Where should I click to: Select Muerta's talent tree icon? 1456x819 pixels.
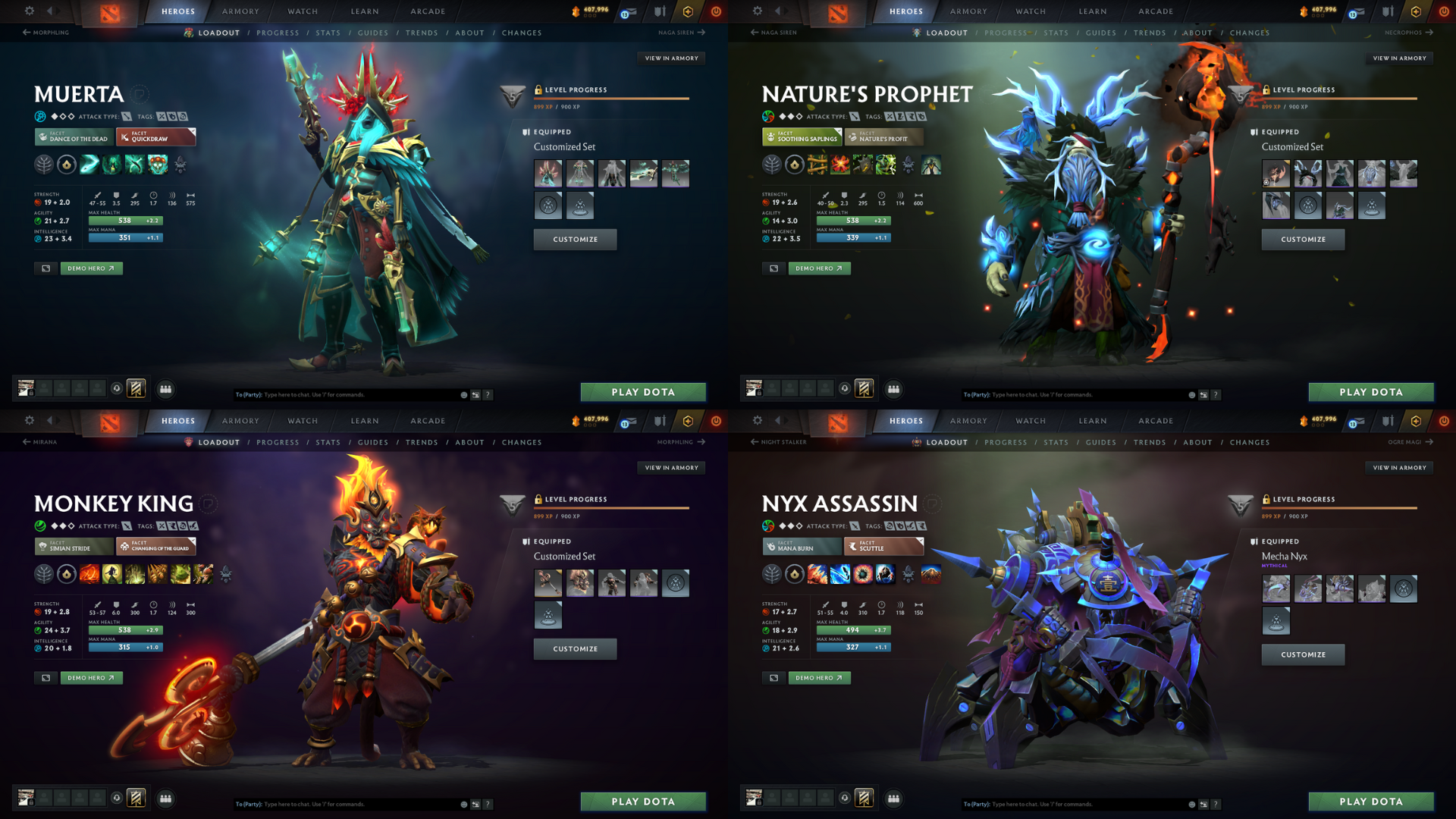(x=45, y=165)
